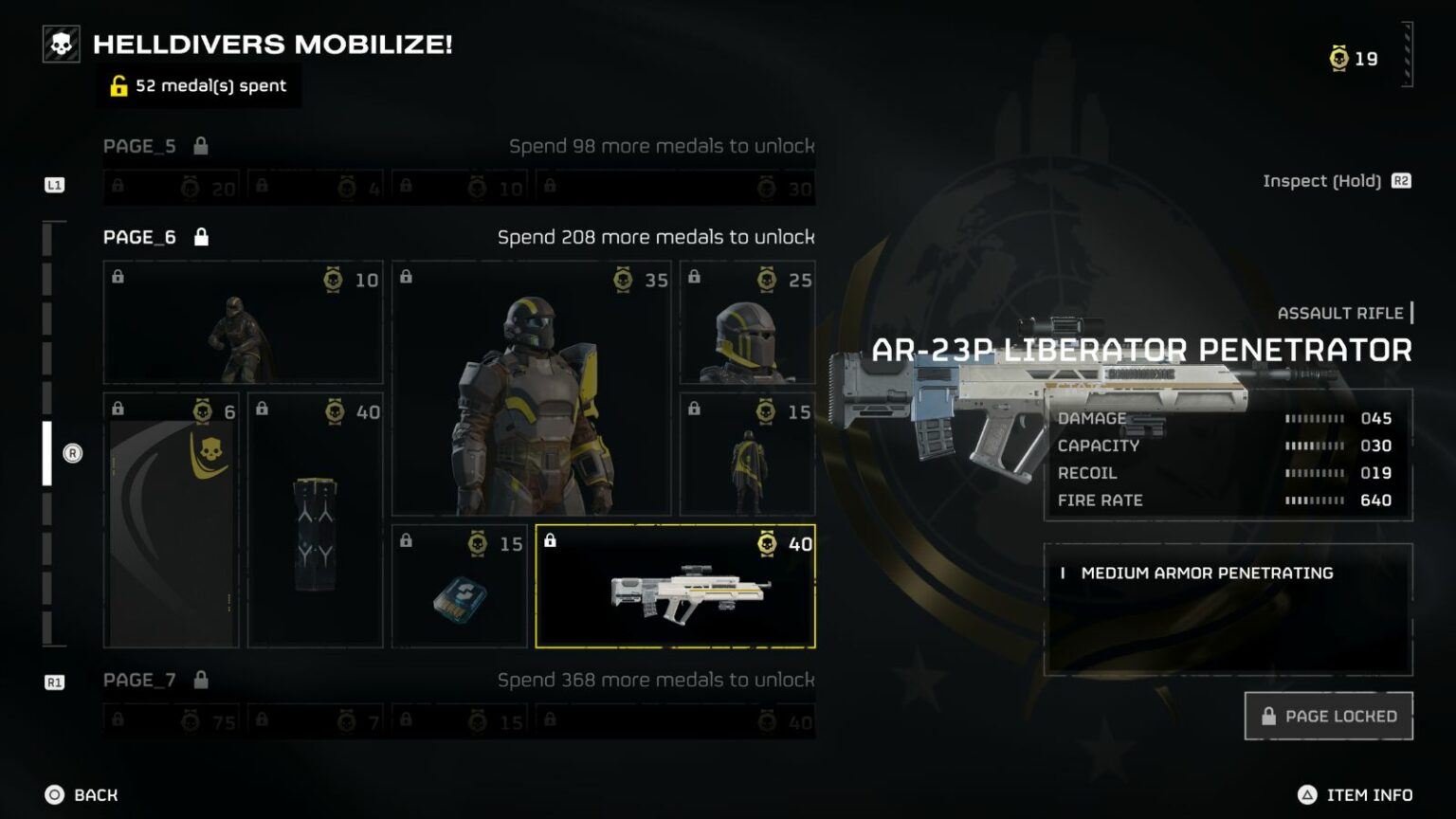
Task: Select the AR-23P Liberator Penetrator rifle tile
Action: pyautogui.click(x=675, y=587)
